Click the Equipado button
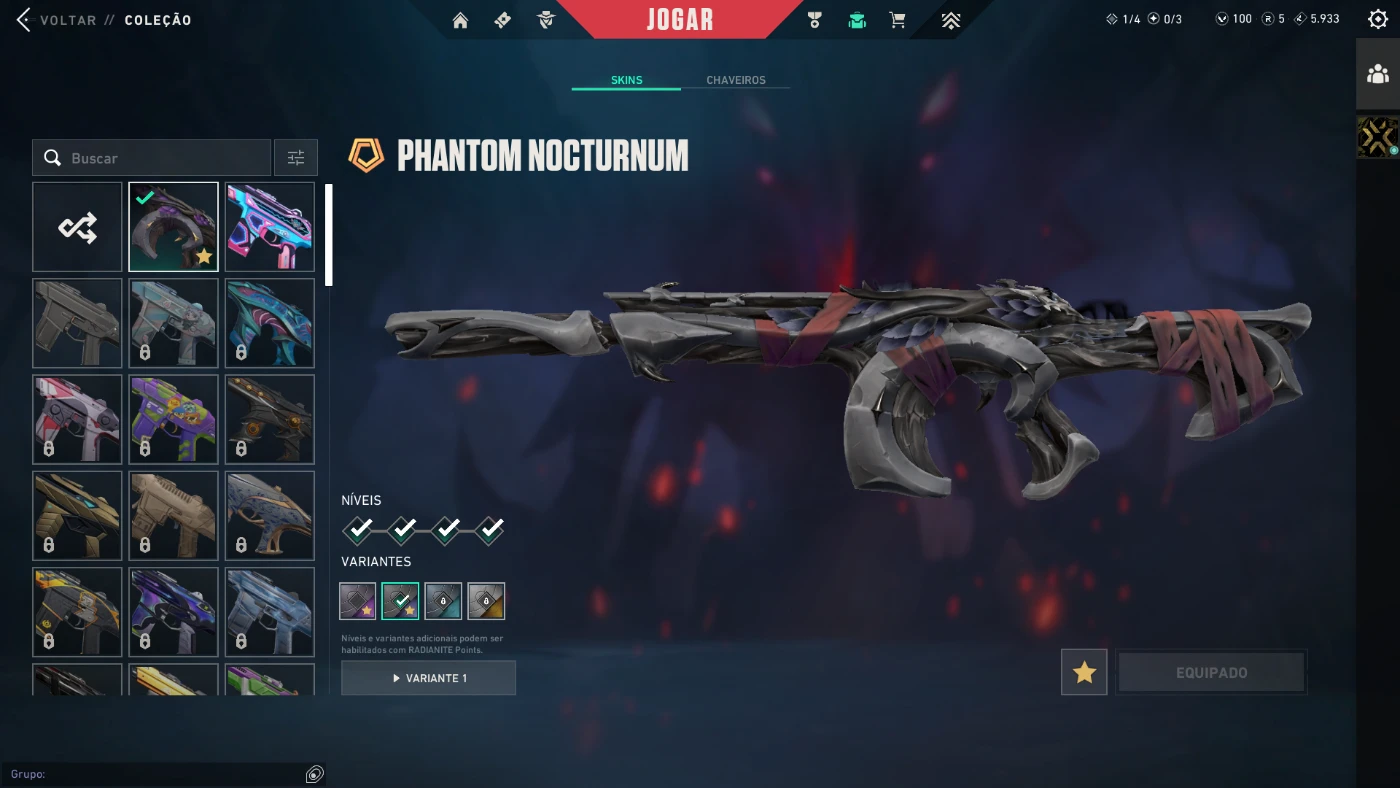Image resolution: width=1400 pixels, height=788 pixels. [x=1211, y=672]
